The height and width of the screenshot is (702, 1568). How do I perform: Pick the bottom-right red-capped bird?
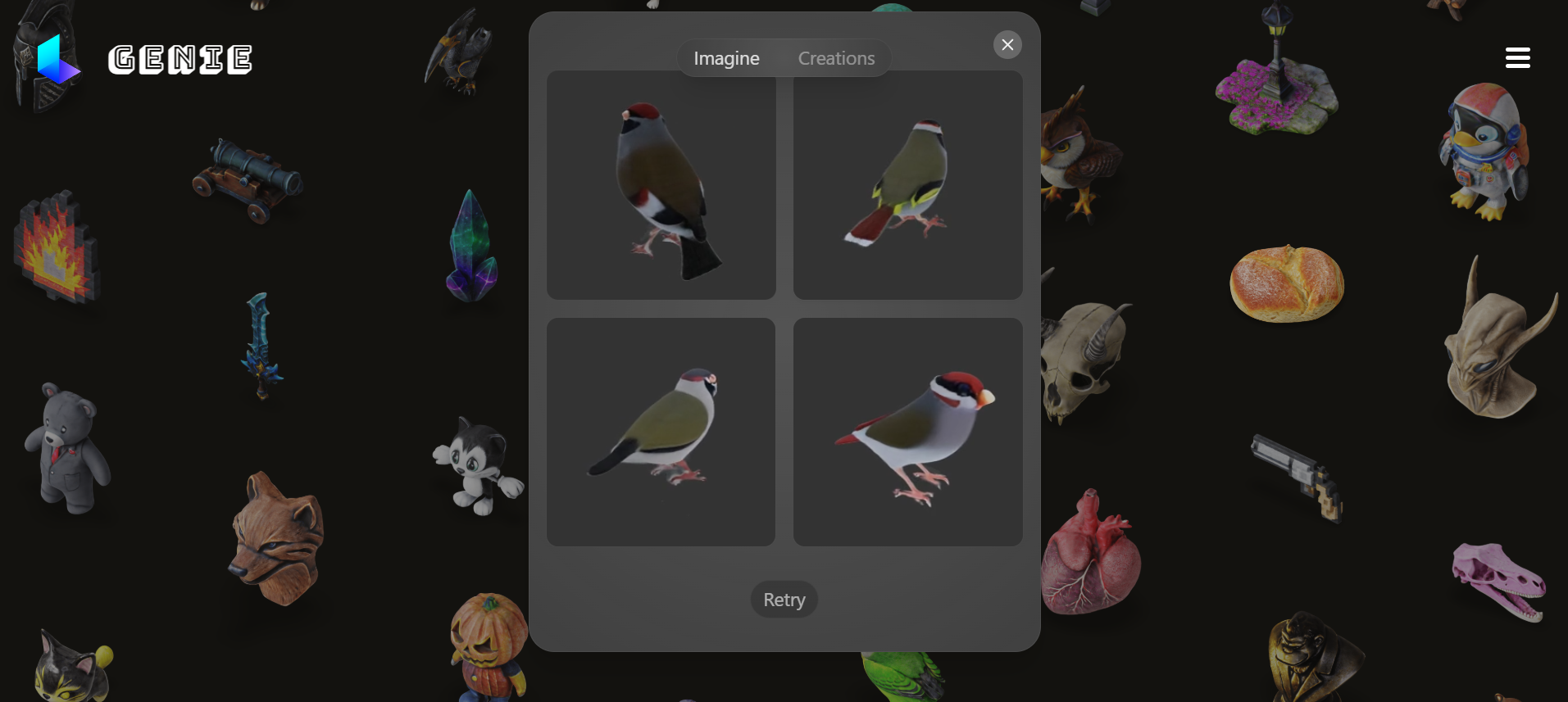910,430
